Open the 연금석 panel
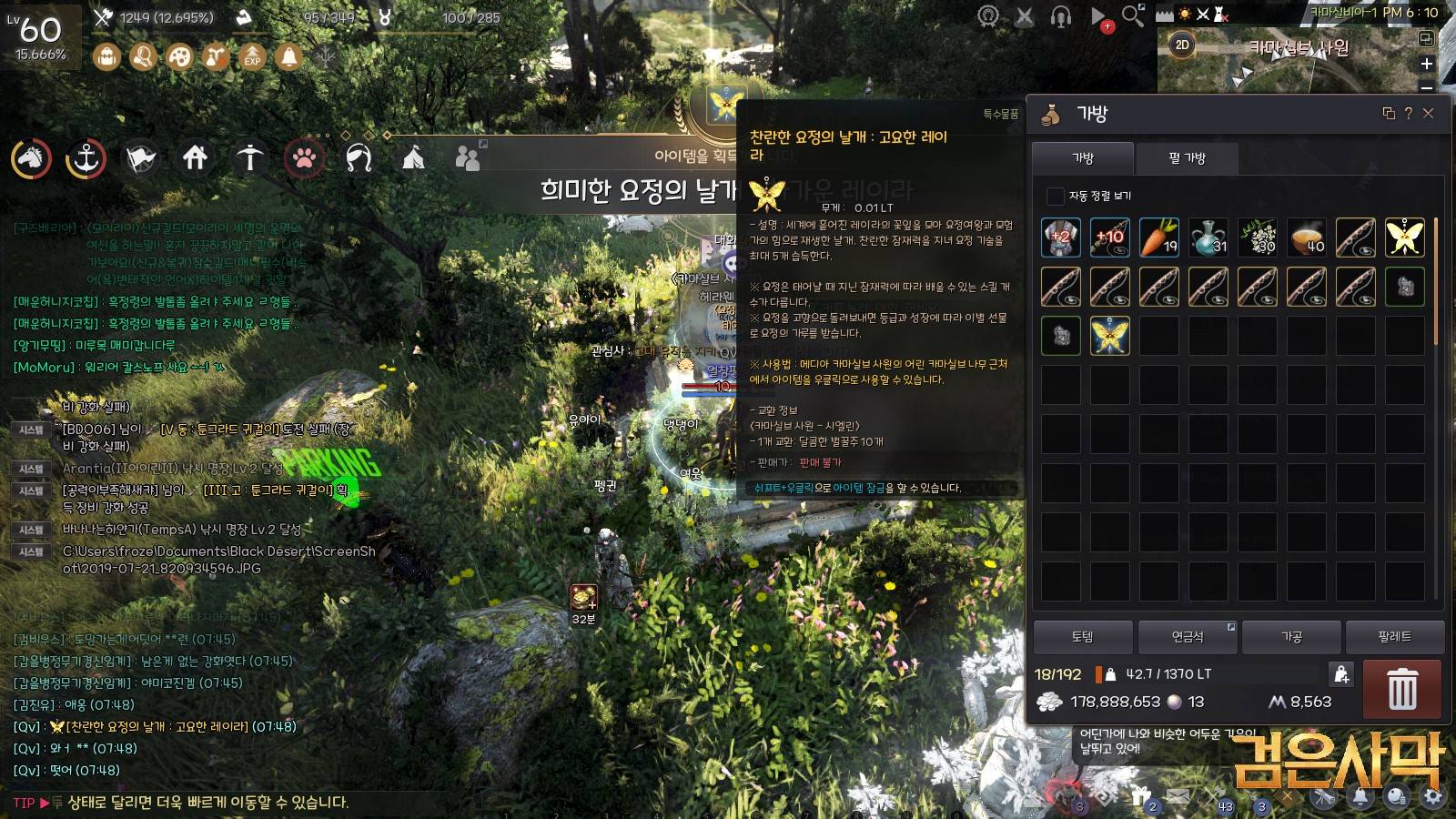1456x819 pixels. (x=1187, y=637)
